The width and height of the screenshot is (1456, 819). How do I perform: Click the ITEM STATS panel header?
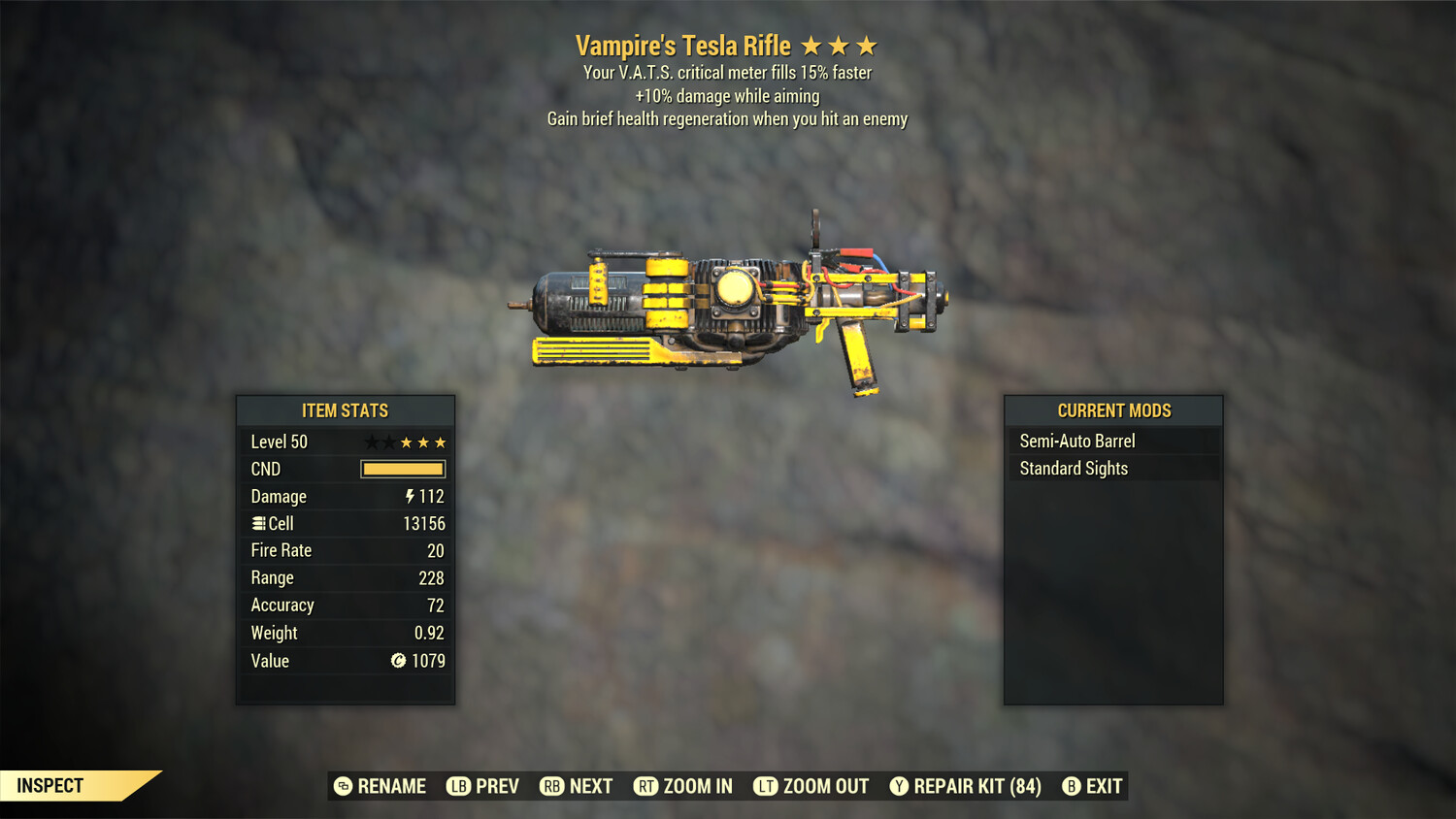click(345, 410)
